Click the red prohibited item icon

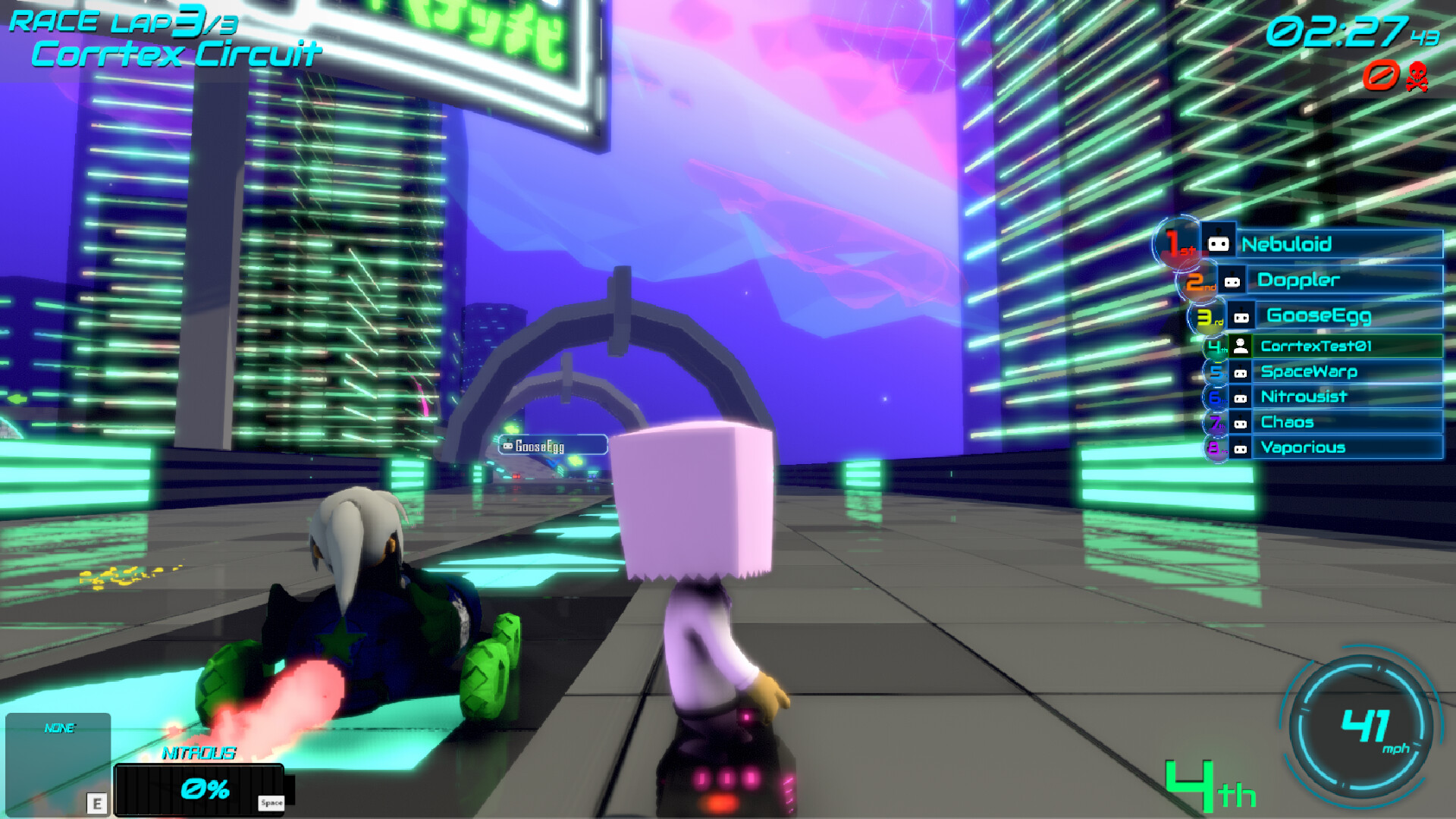(x=1381, y=76)
